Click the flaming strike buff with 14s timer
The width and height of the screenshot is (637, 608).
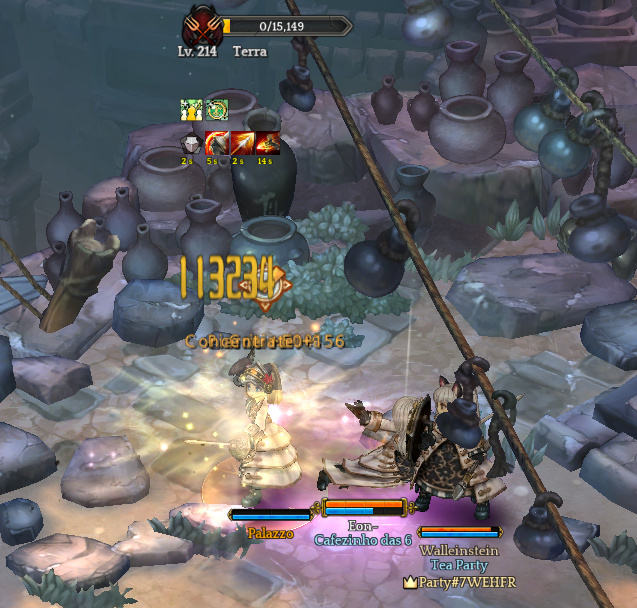click(x=267, y=143)
